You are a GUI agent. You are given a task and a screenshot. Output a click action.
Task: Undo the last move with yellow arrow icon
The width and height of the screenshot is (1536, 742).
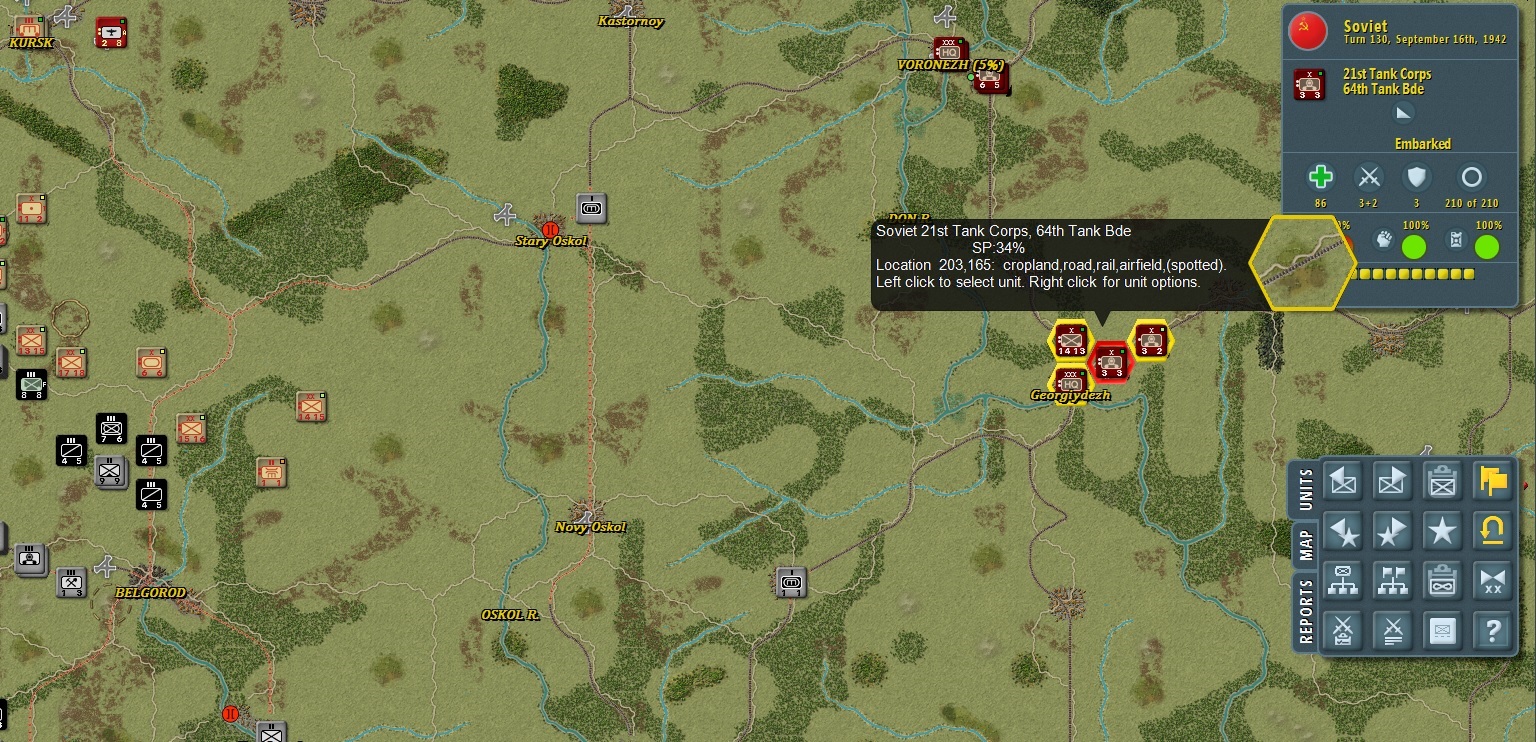pyautogui.click(x=1491, y=530)
